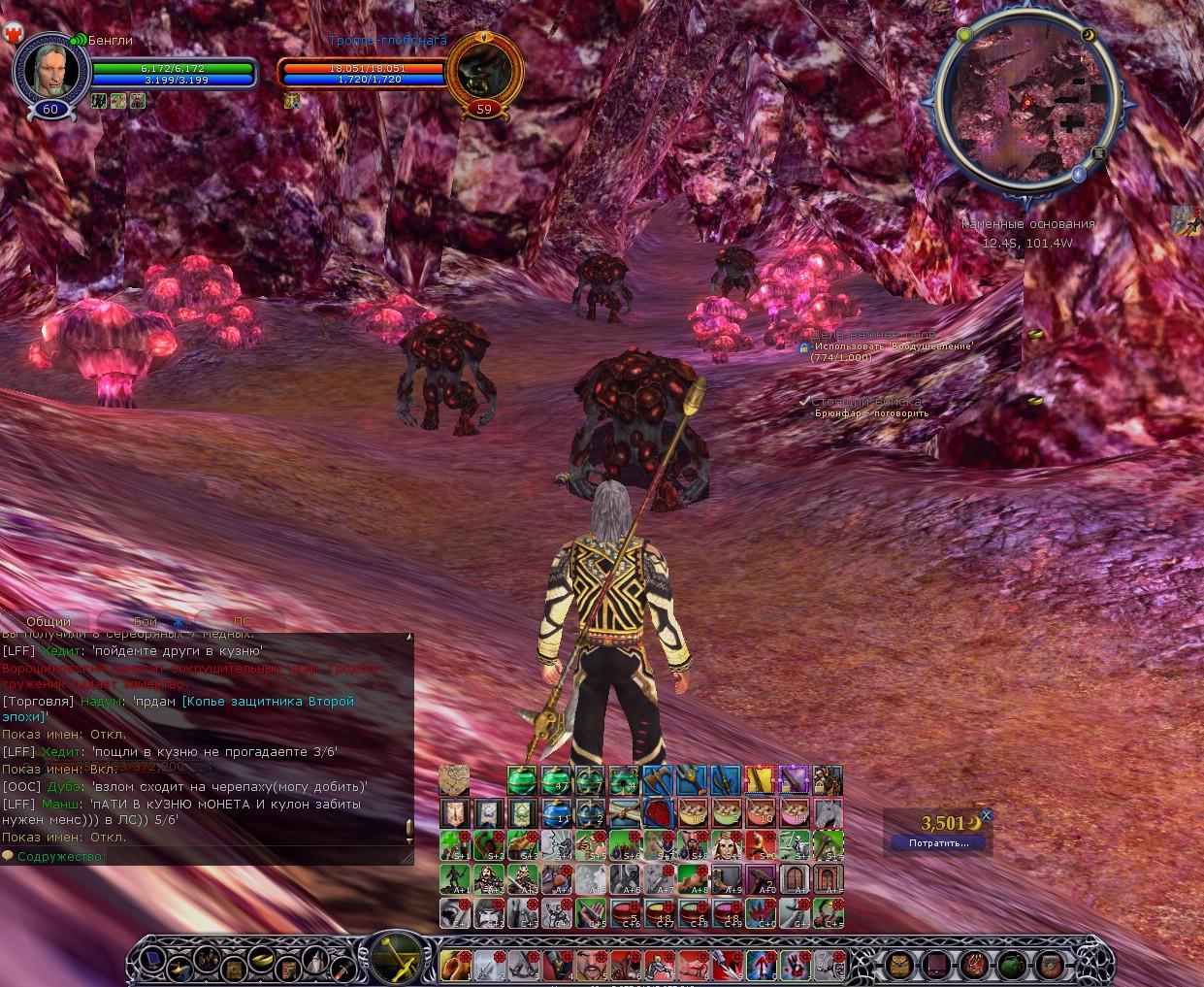This screenshot has width=1204, height=987.
Task: Click the 'Потратить...' button
Action: point(938,842)
